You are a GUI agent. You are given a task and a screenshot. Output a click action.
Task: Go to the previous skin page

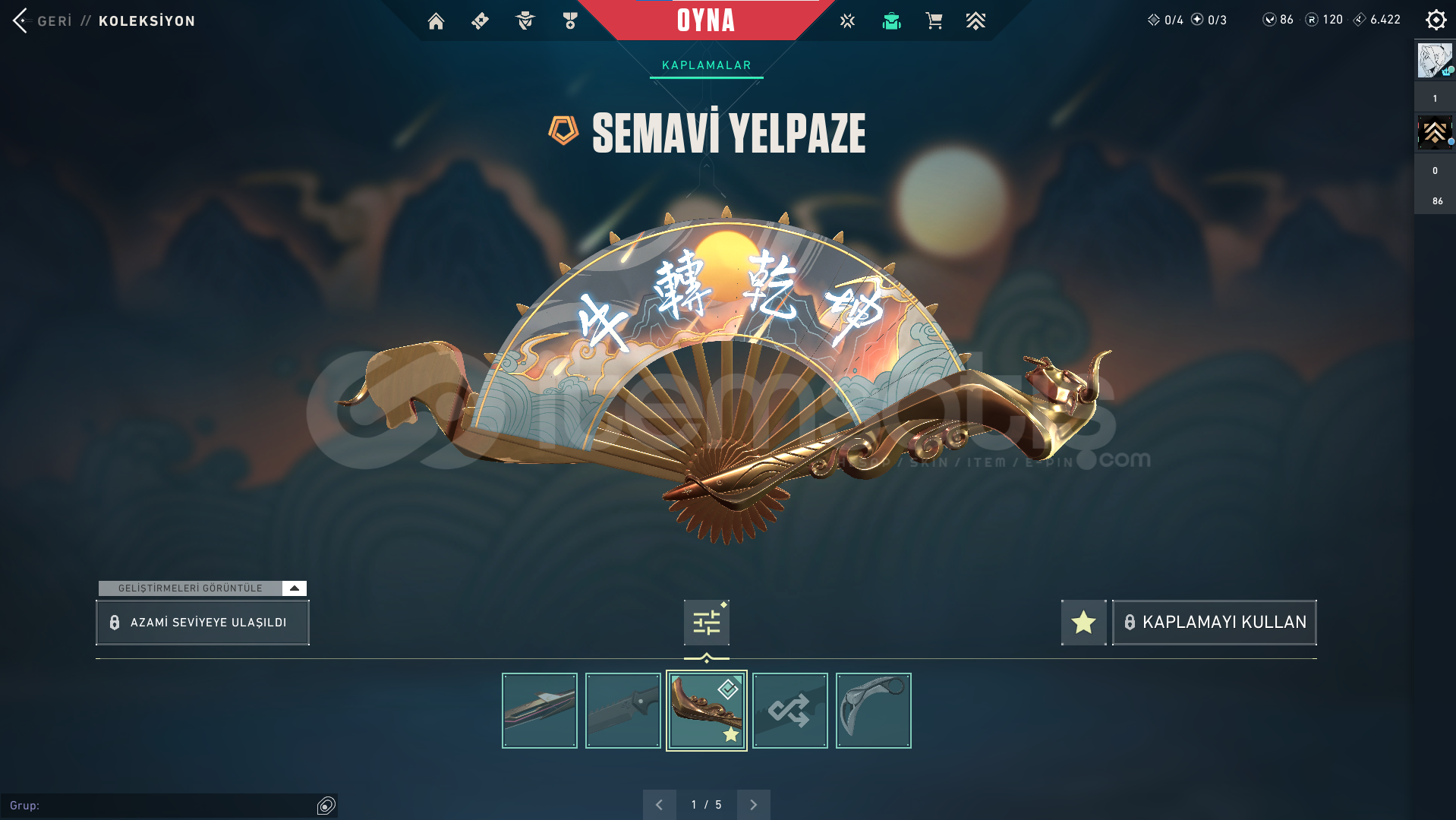(x=659, y=805)
